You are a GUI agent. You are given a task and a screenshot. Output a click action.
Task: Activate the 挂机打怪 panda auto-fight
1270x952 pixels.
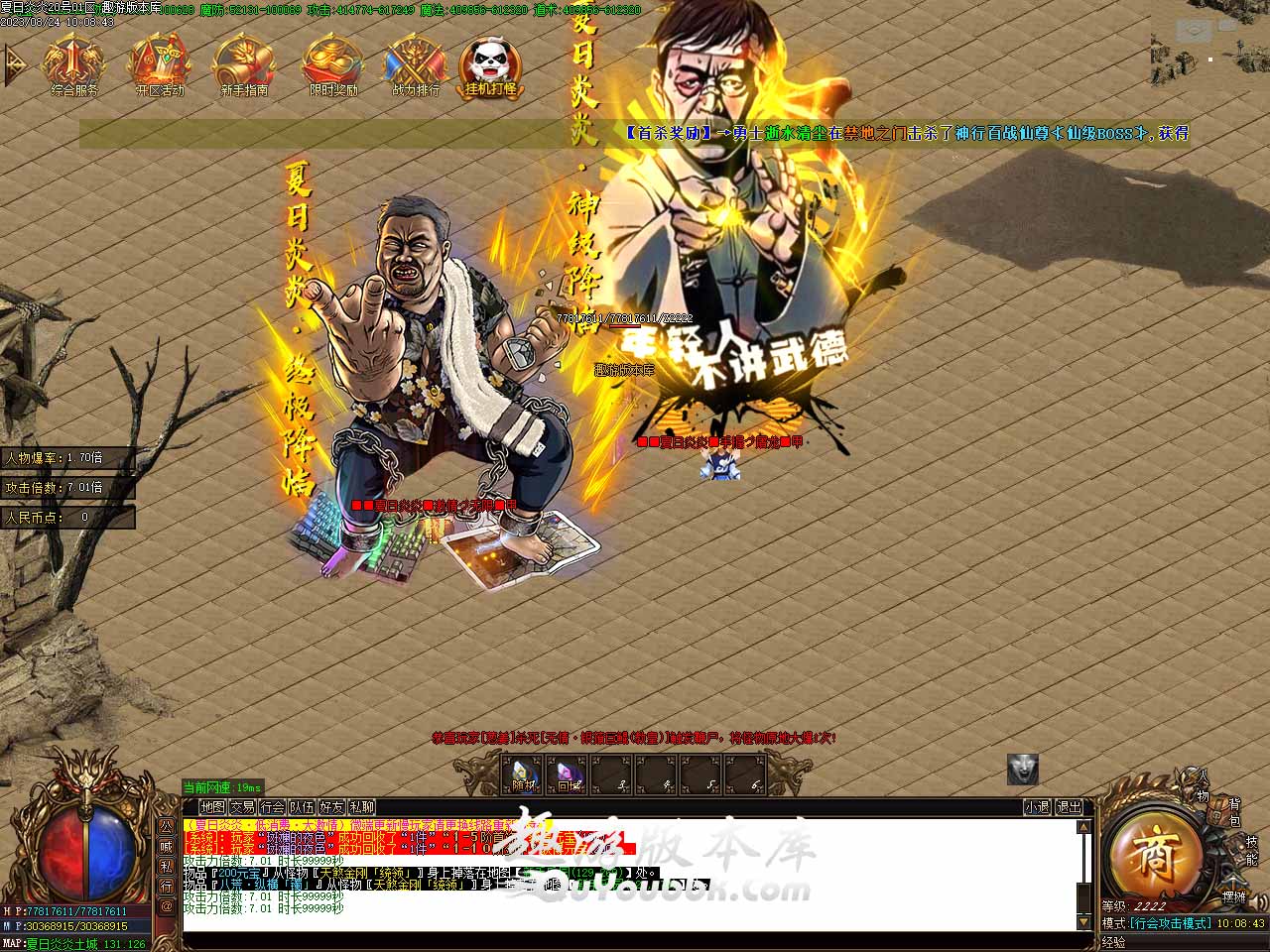click(490, 65)
